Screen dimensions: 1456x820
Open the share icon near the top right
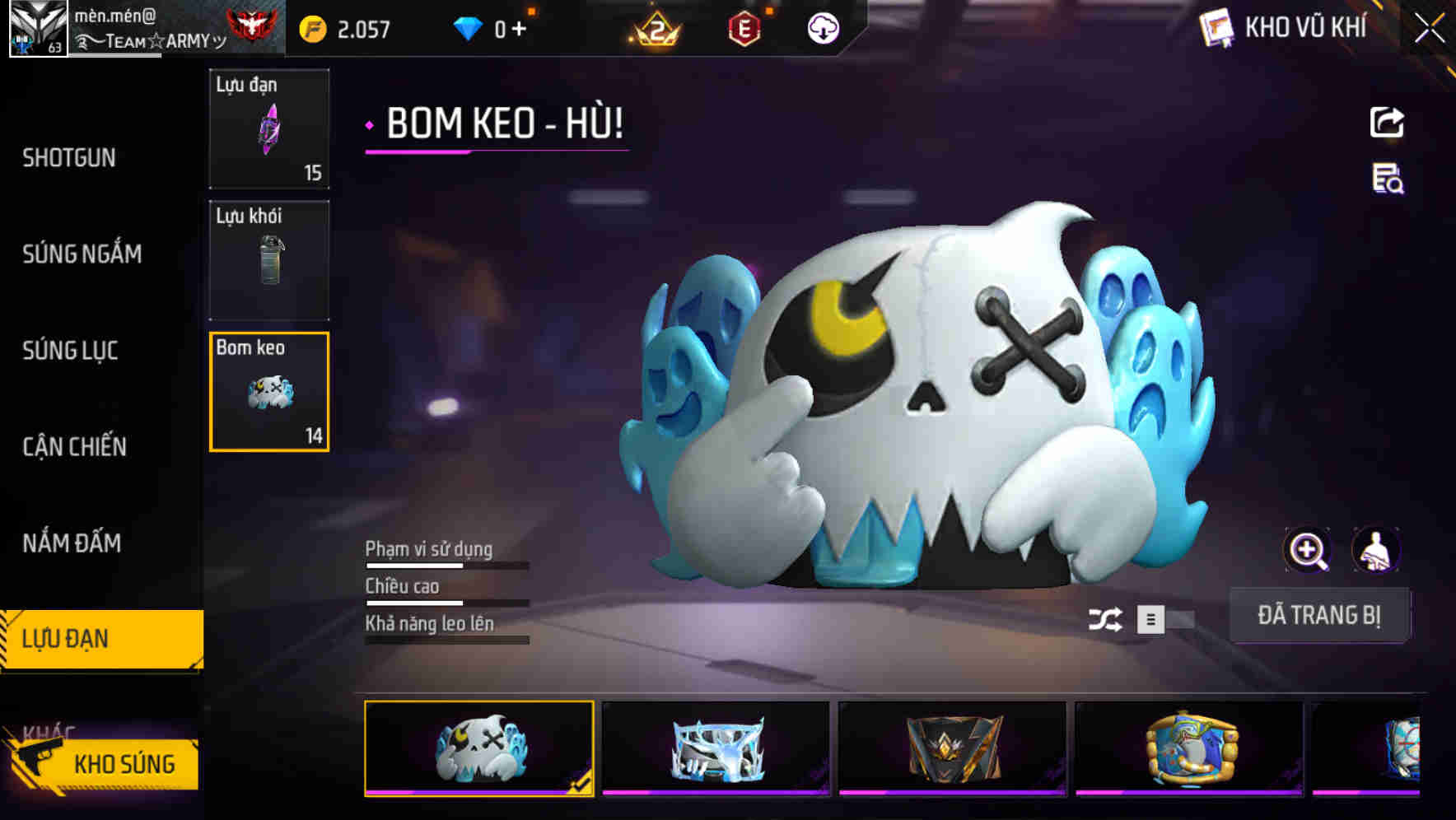(x=1388, y=122)
